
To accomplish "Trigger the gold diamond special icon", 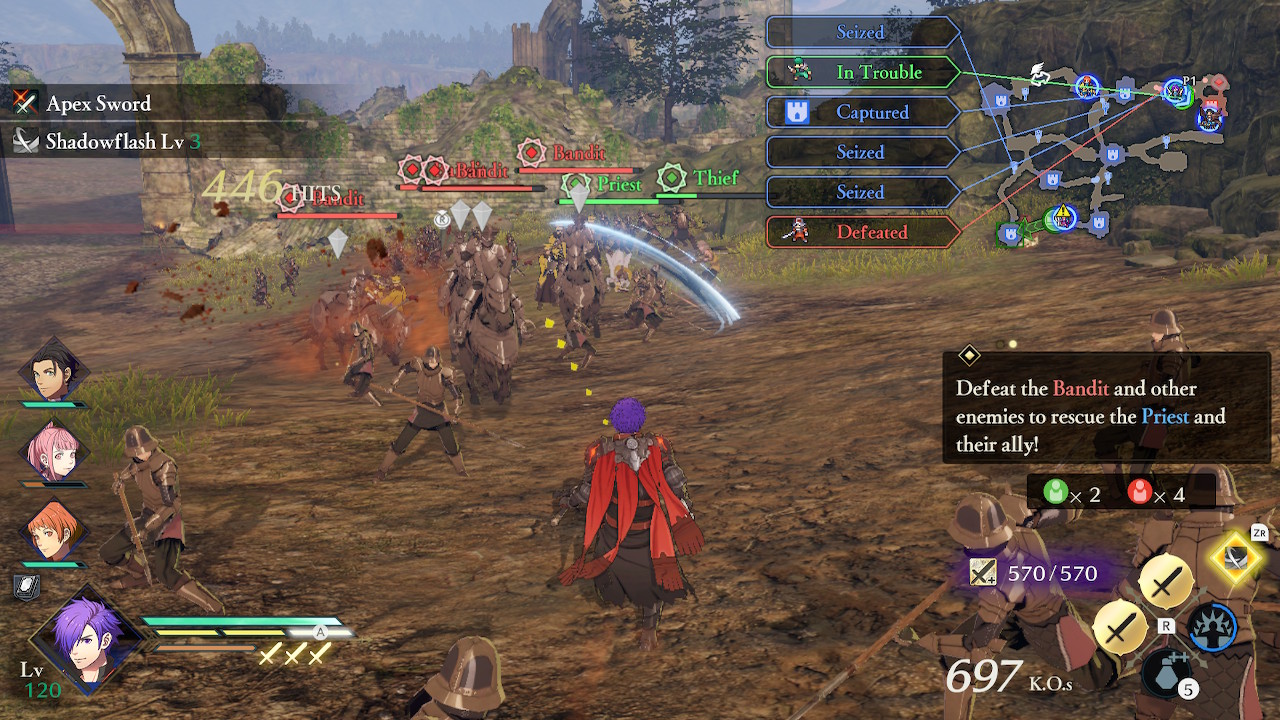I will (x=1236, y=558).
